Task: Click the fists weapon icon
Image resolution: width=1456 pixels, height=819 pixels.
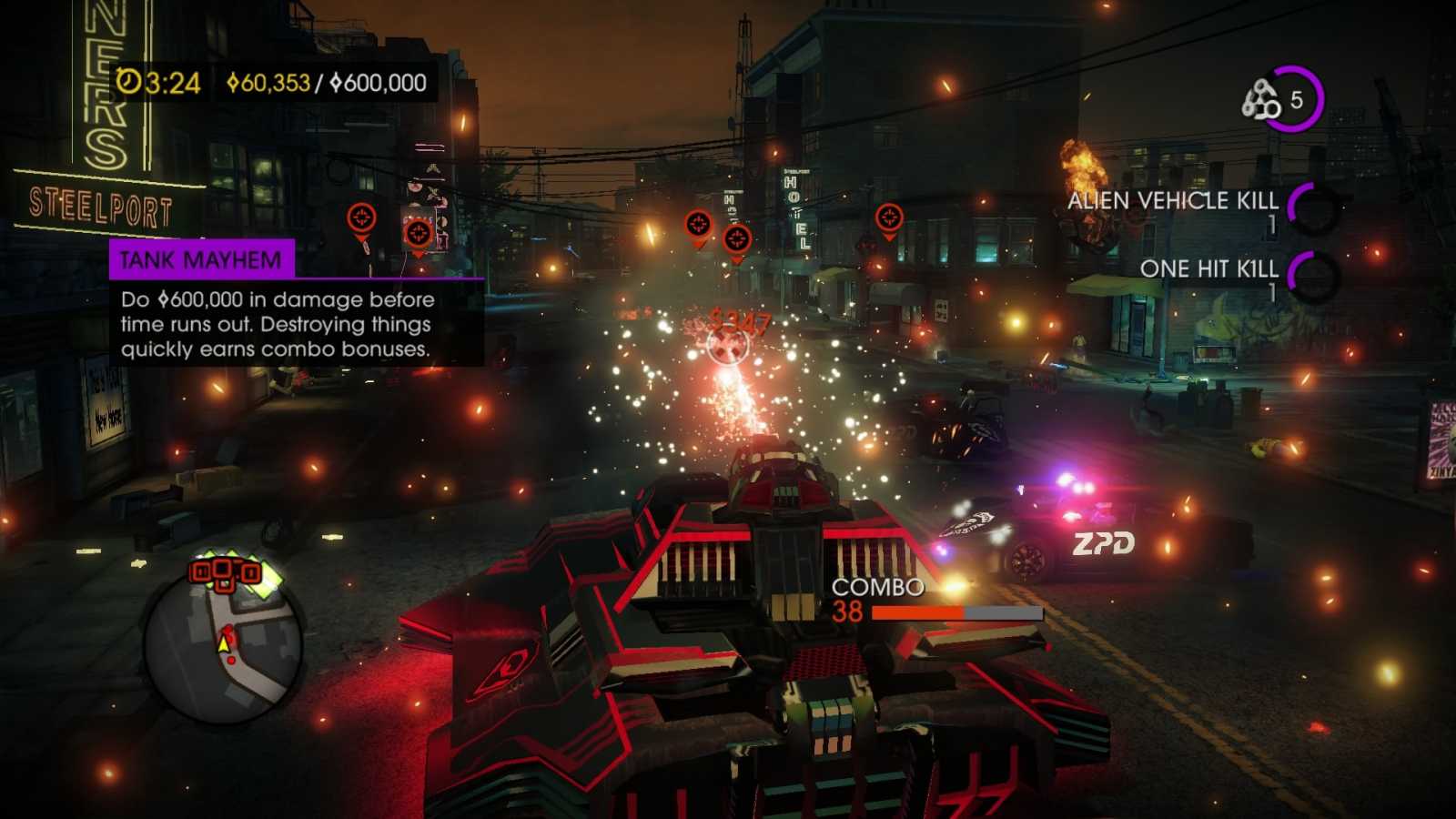Action: [1261, 100]
